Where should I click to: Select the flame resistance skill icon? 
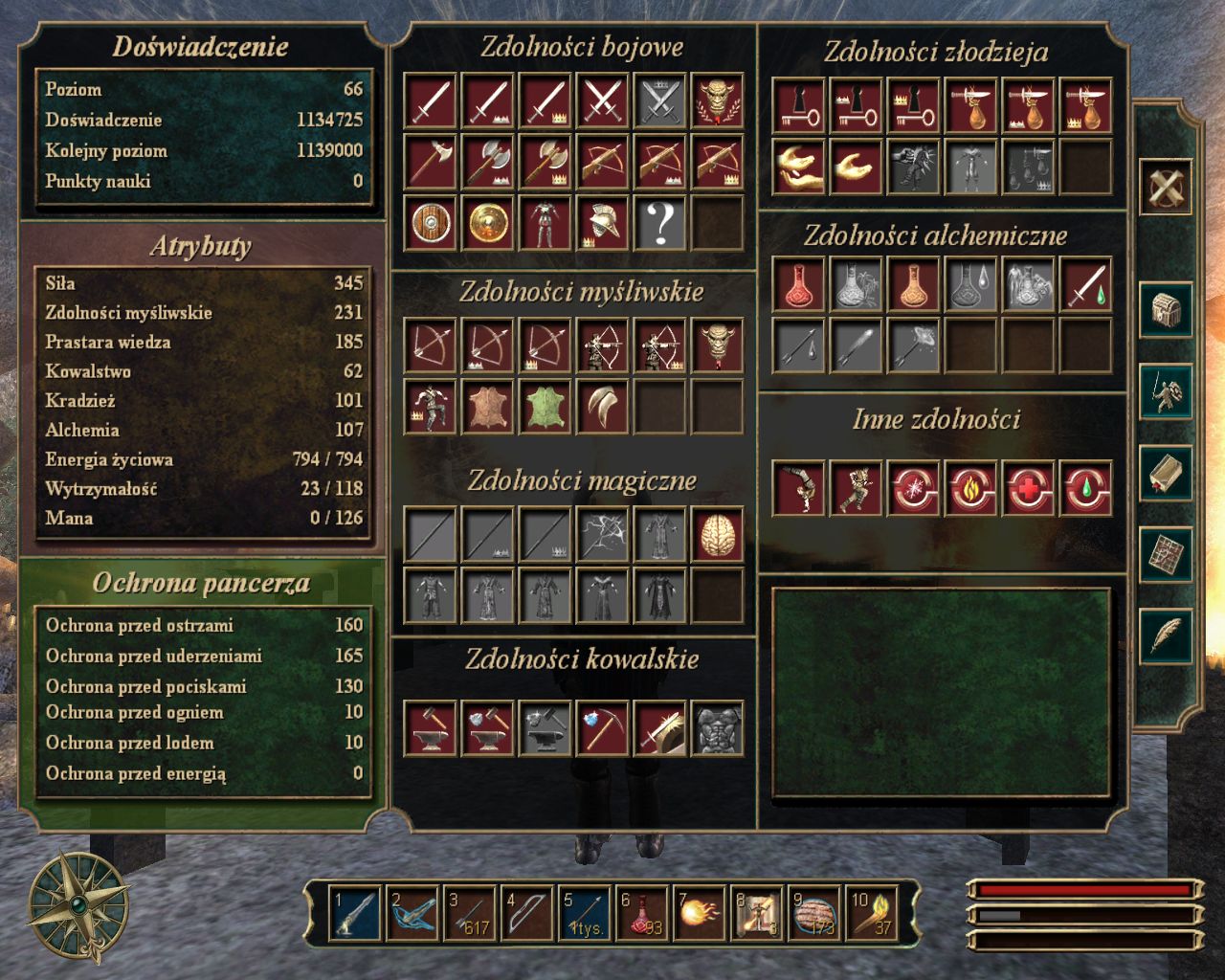(x=971, y=488)
